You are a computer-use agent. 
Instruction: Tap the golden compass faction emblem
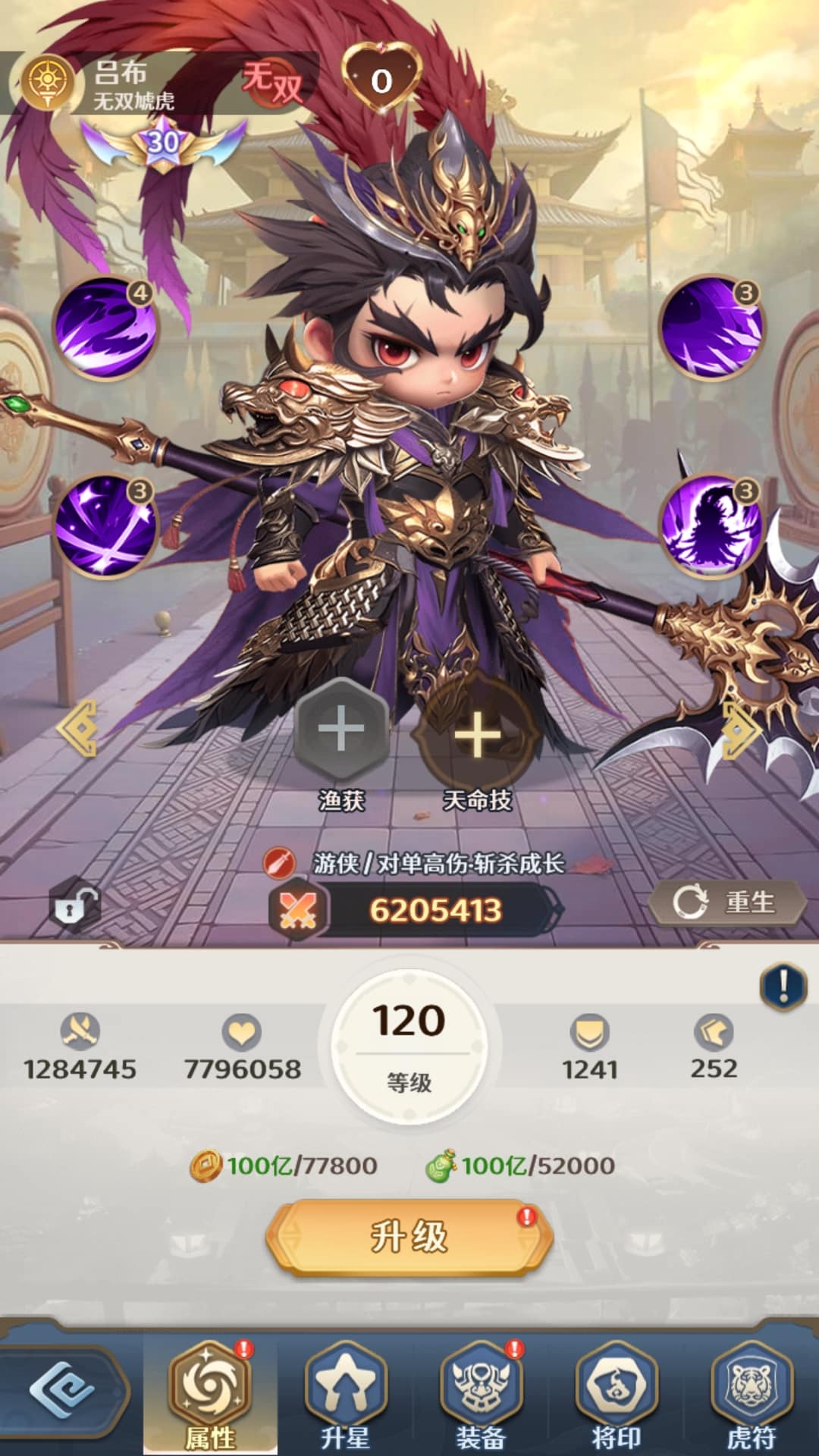47,81
